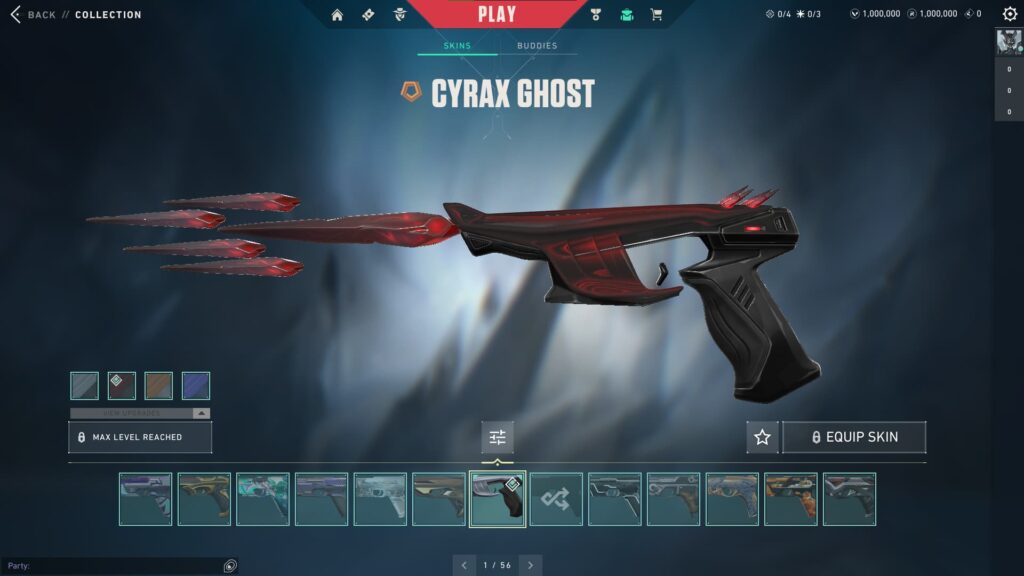Select the red variant swatch
The image size is (1024, 576).
click(122, 385)
